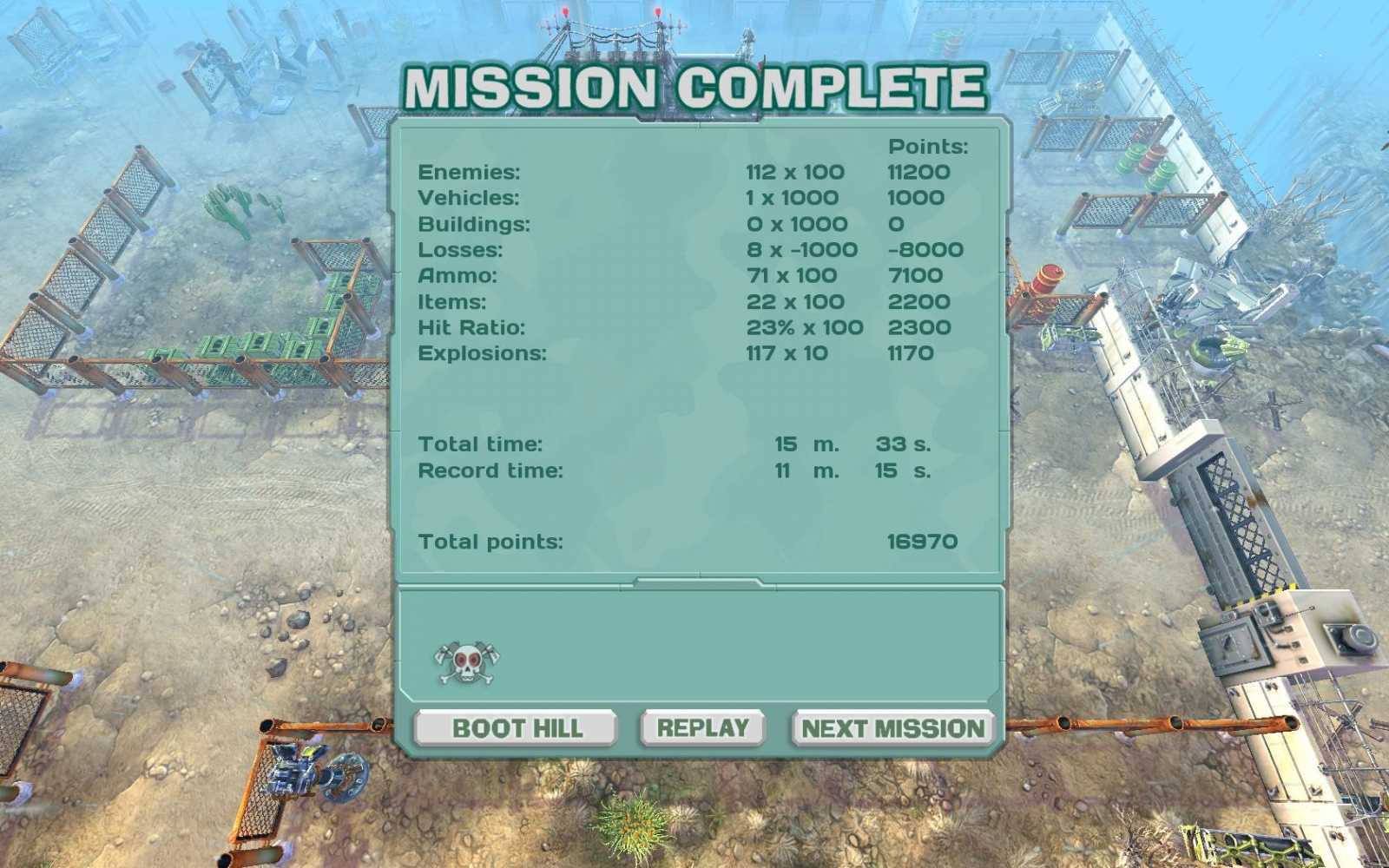Click the skull and crossed tomahawks award icon

tap(467, 663)
